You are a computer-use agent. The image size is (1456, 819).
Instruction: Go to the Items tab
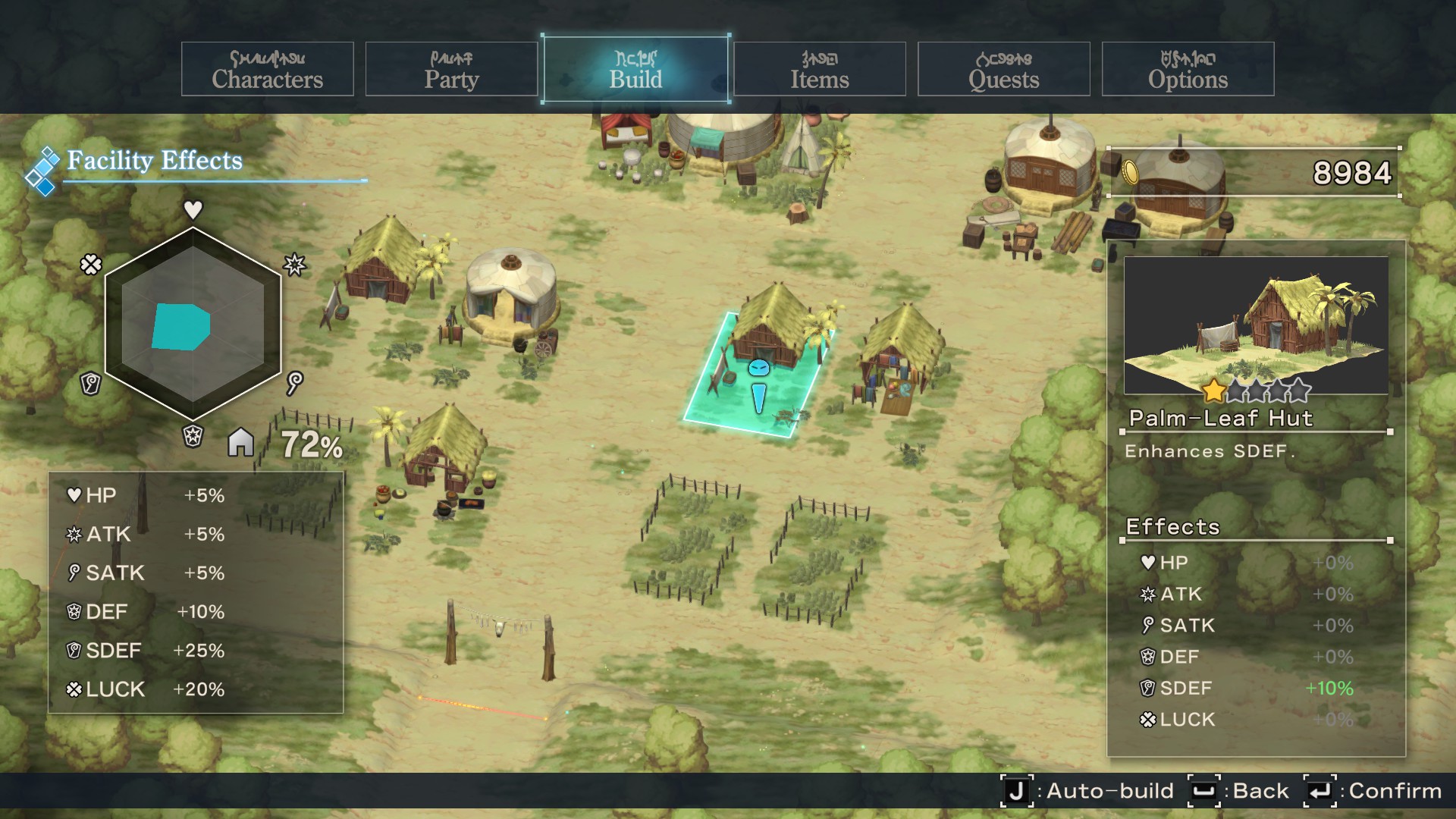pyautogui.click(x=819, y=70)
